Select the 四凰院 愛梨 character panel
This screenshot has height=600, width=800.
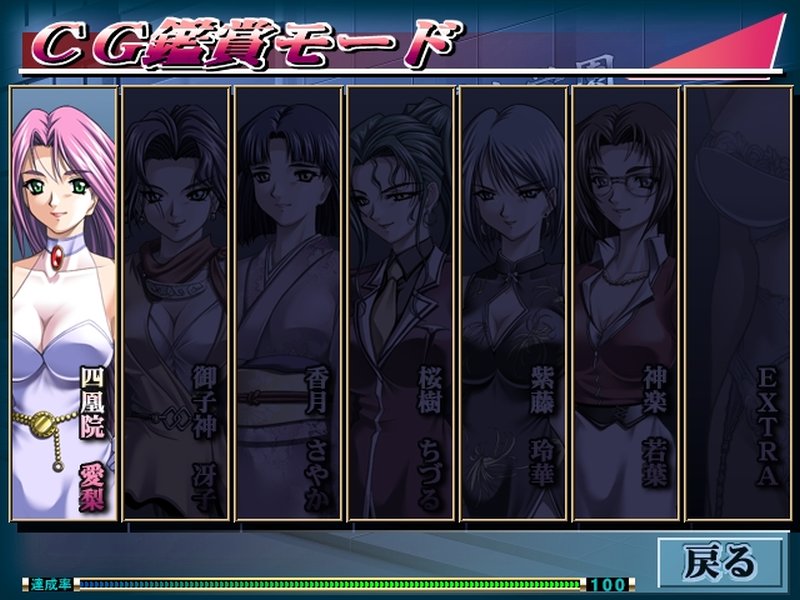pyautogui.click(x=62, y=303)
